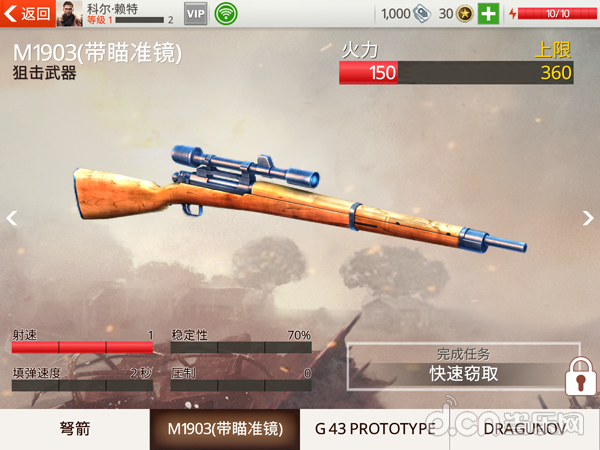Image resolution: width=600 pixels, height=450 pixels.
Task: Choose the DRAGUNOV weapon tab
Action: (525, 429)
